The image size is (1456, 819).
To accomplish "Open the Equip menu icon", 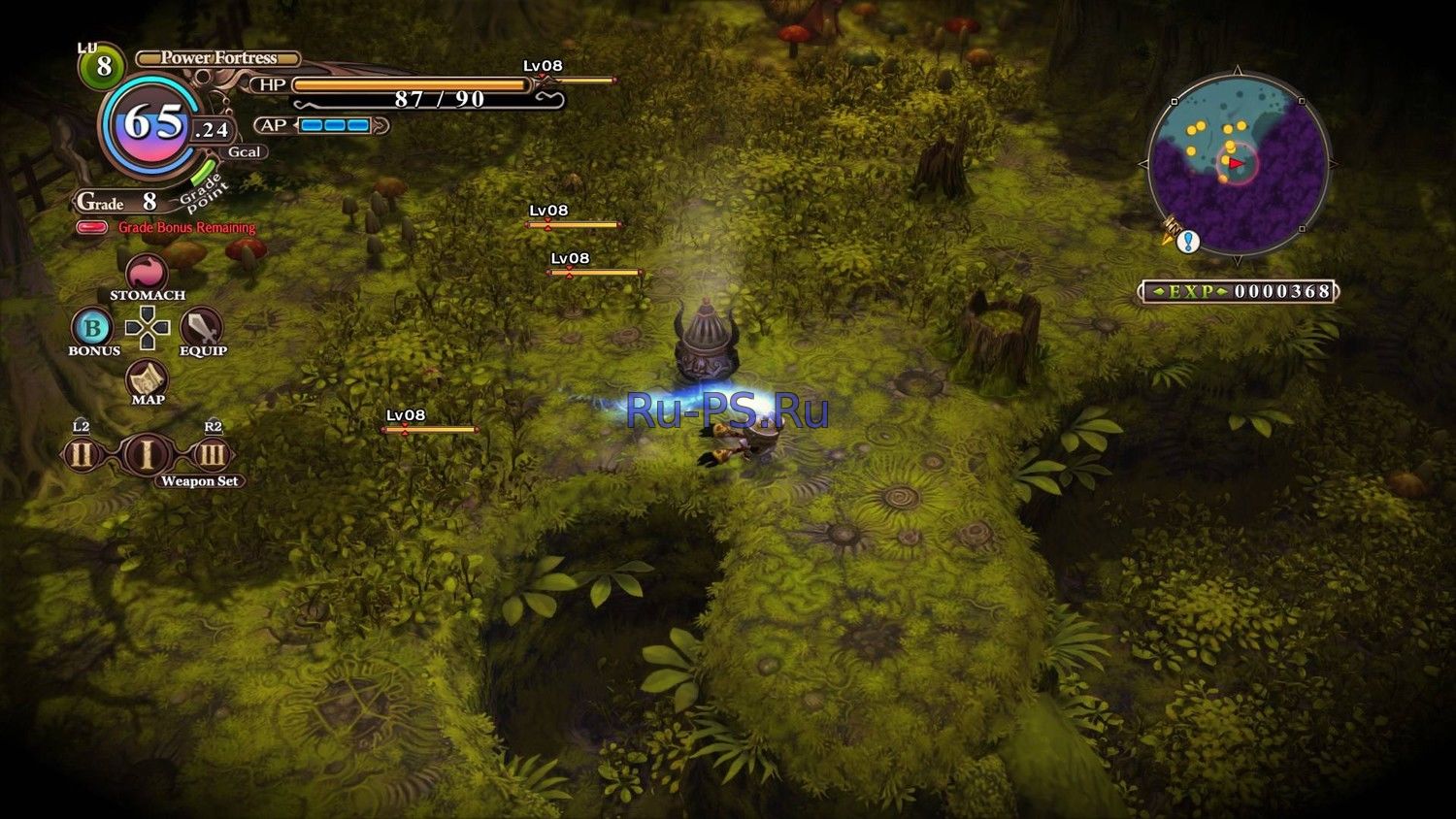I will pos(202,328).
